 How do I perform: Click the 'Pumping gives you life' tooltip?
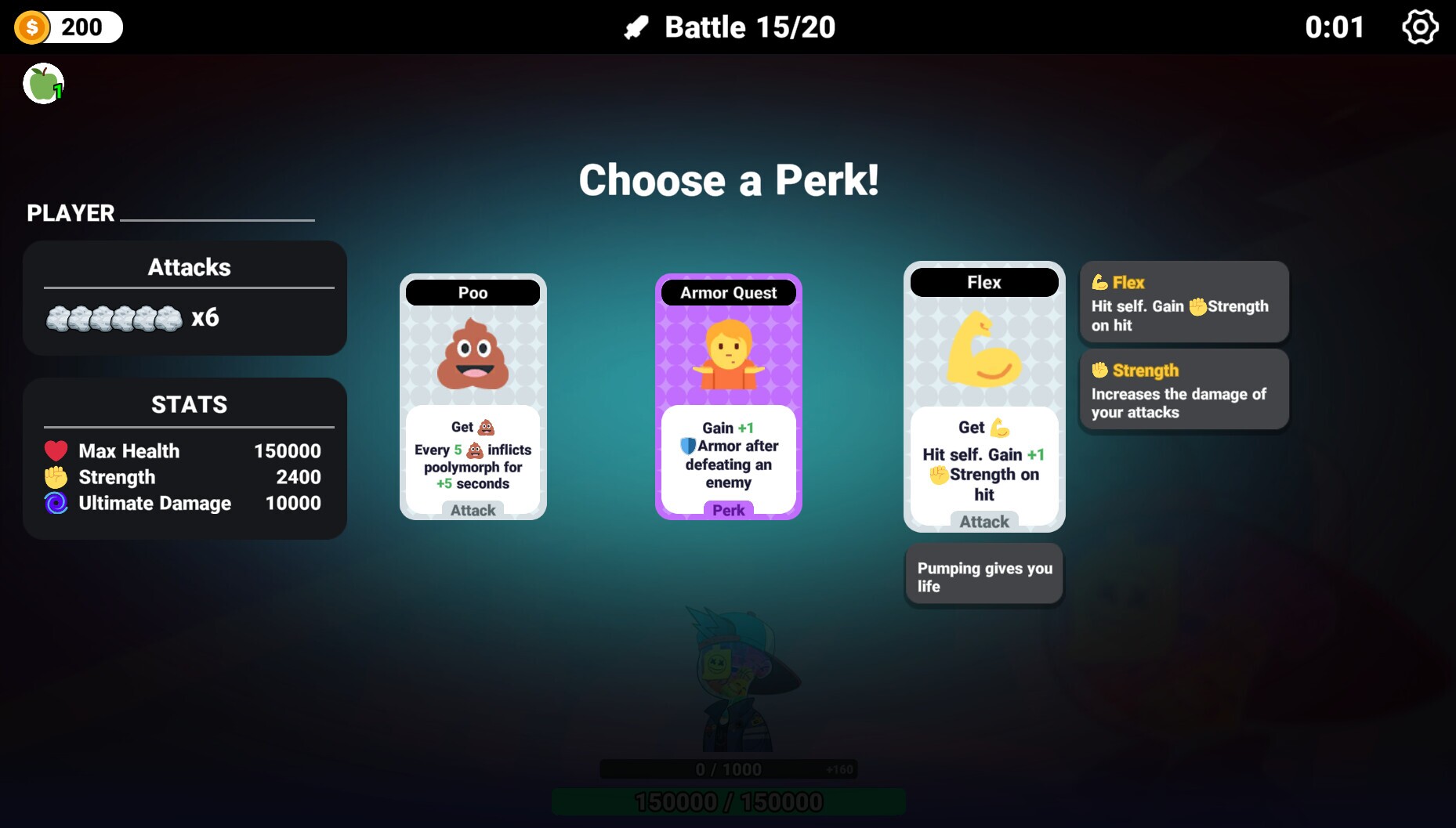pos(983,574)
